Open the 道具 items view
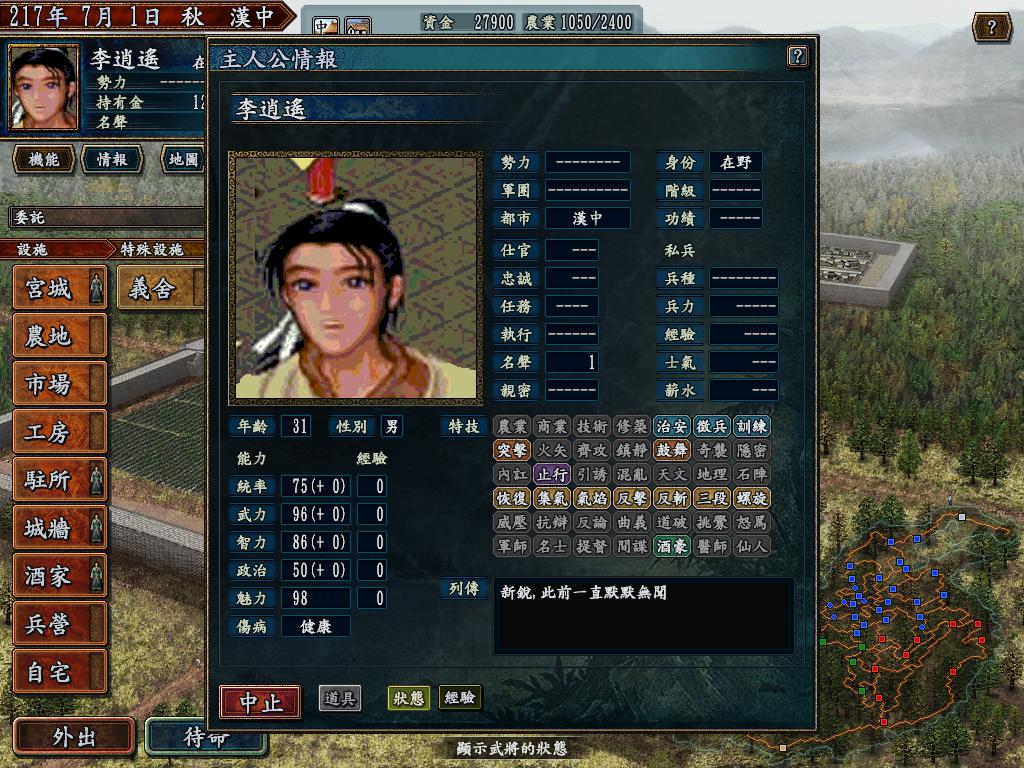This screenshot has height=768, width=1024. click(x=340, y=698)
